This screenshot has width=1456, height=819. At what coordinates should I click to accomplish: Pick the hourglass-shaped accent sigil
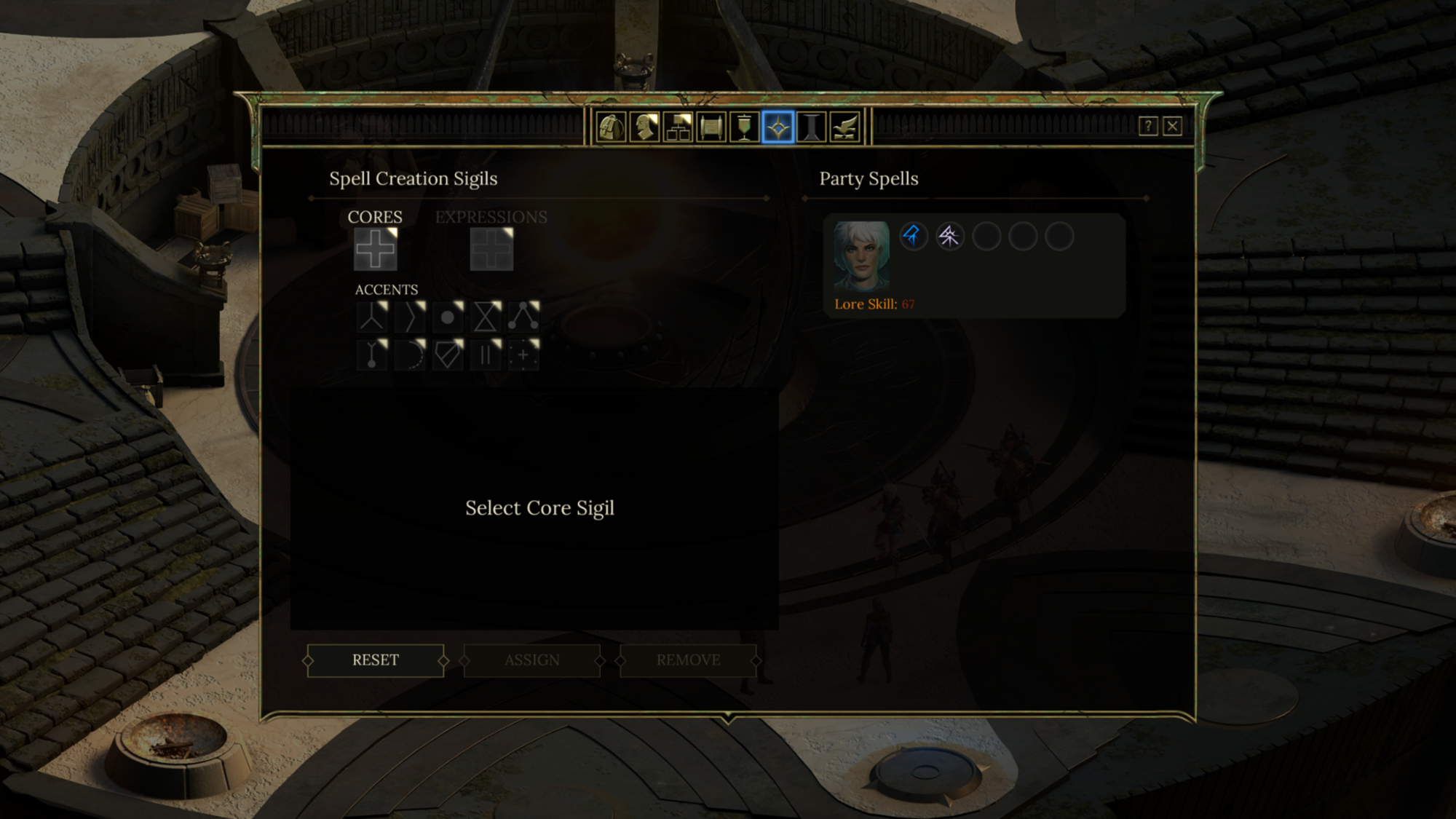point(486,317)
